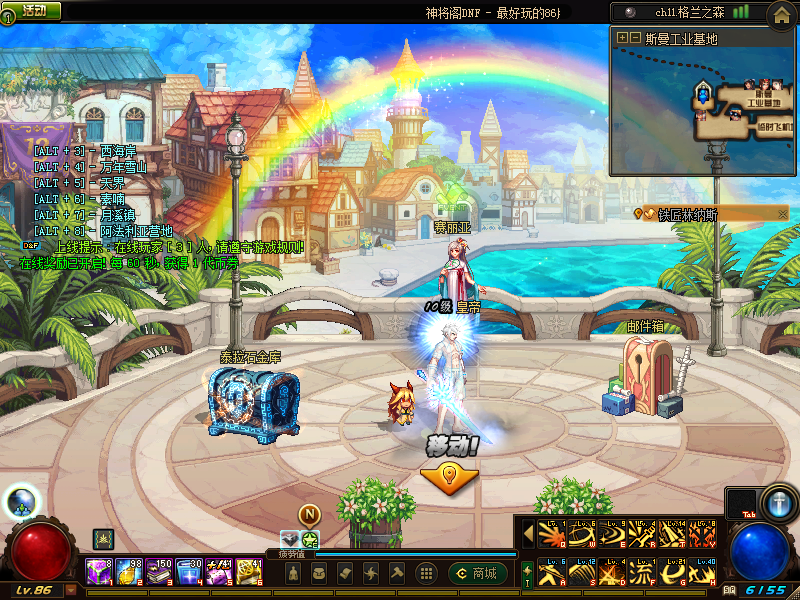This screenshot has height=600, width=800.
Task: Click the buff status icon above hotbar
Action: (x=103, y=538)
